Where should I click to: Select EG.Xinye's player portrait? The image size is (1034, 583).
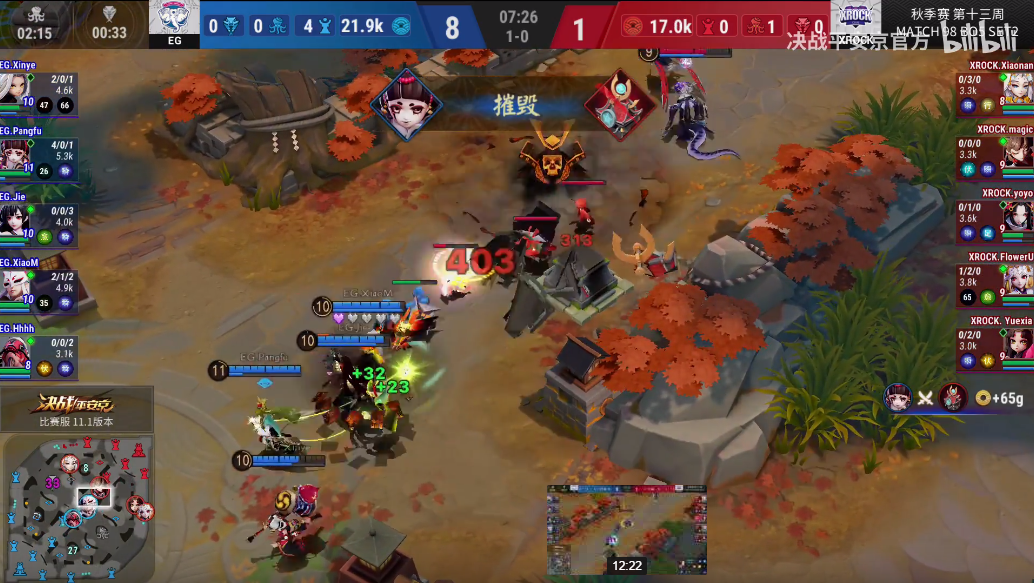[x=14, y=88]
